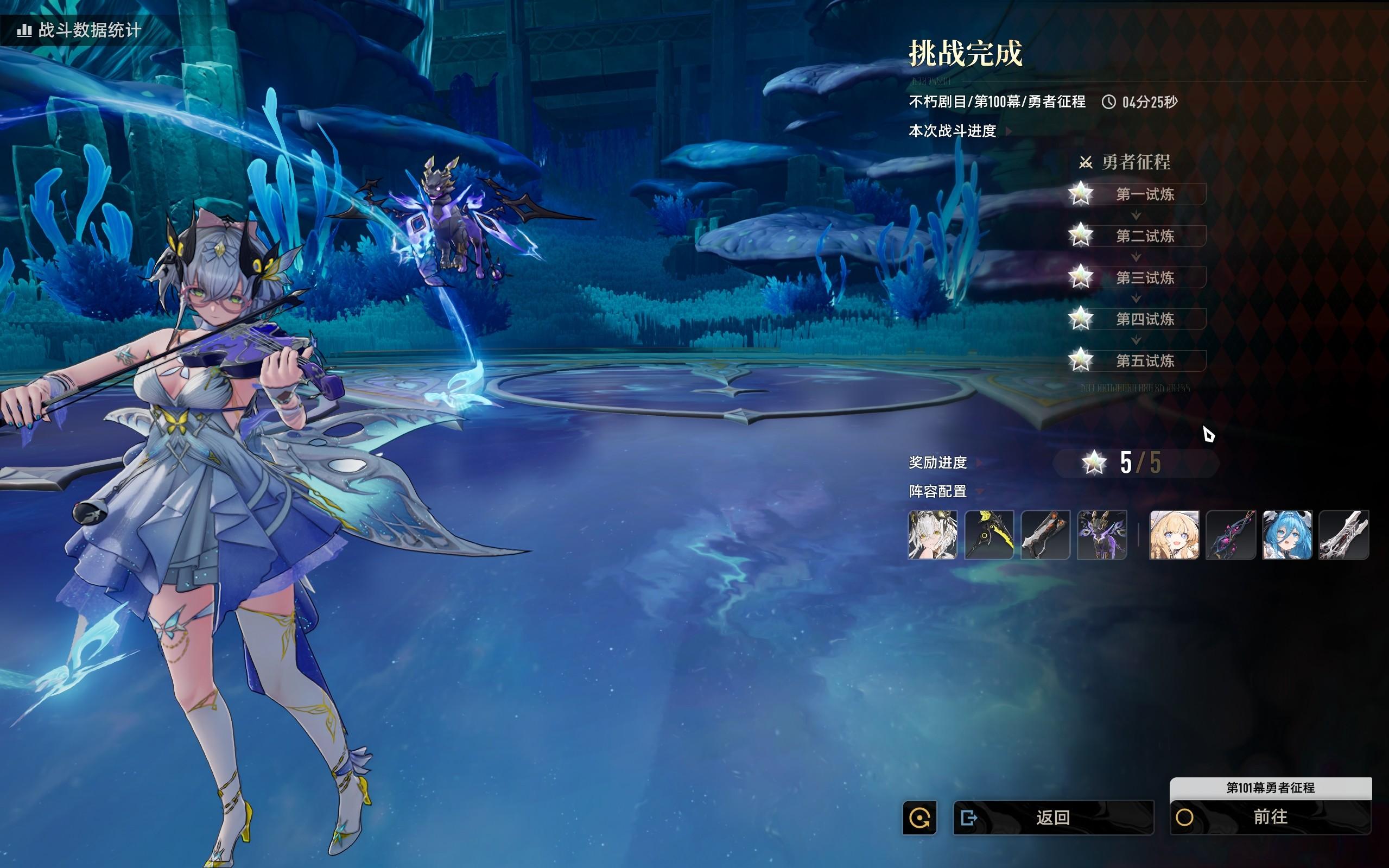
Task: View the white-haired character portrait
Action: click(x=933, y=535)
